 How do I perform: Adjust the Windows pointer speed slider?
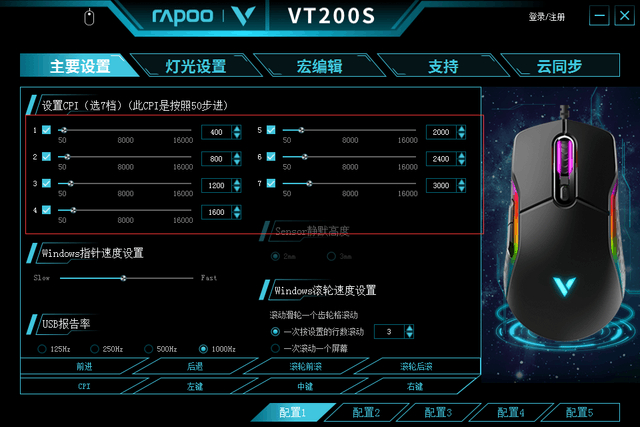[124, 277]
